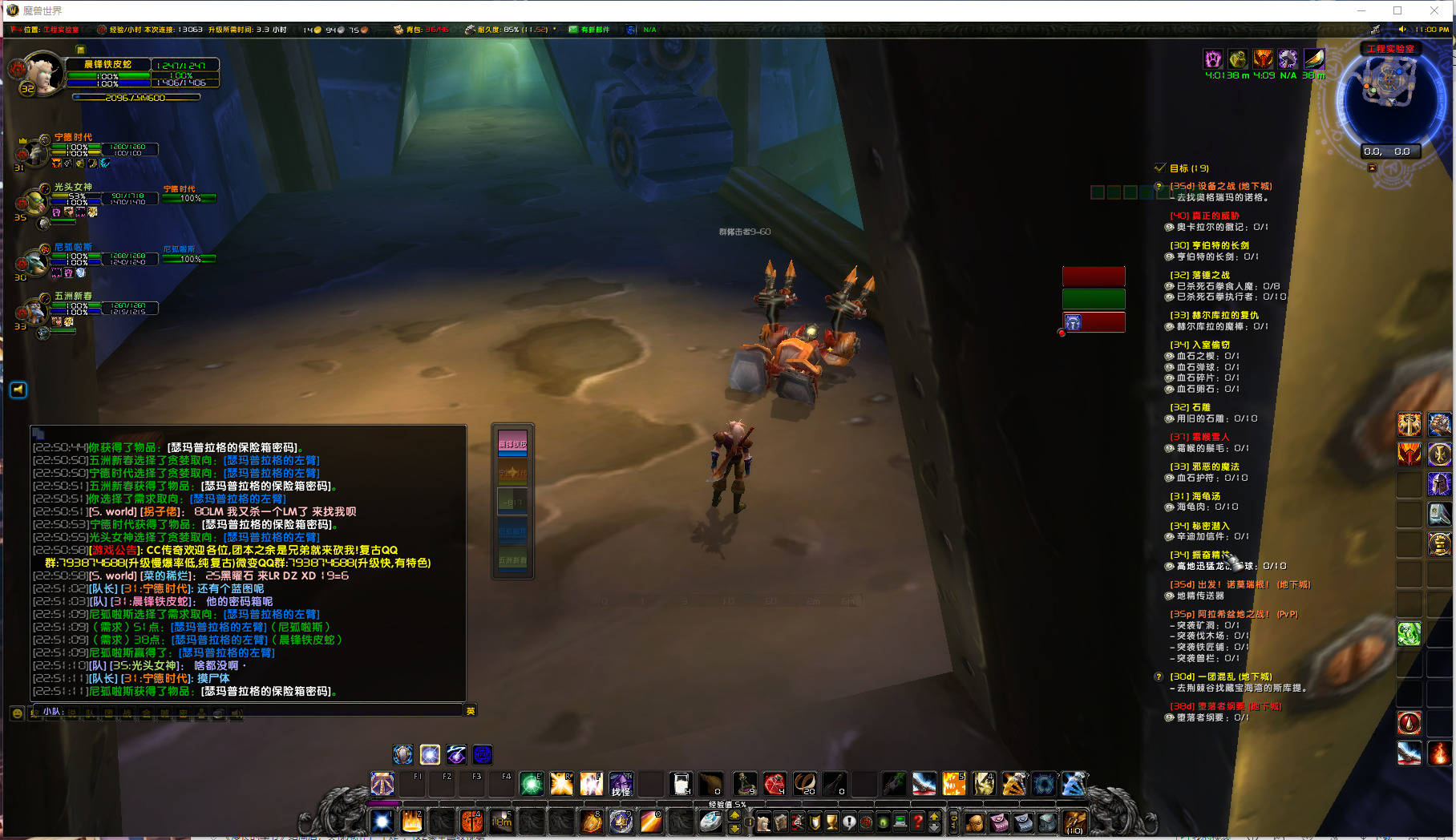Open the backpack bag icon at bottom right
Viewport: 1456px width, 840px height.
(1074, 822)
